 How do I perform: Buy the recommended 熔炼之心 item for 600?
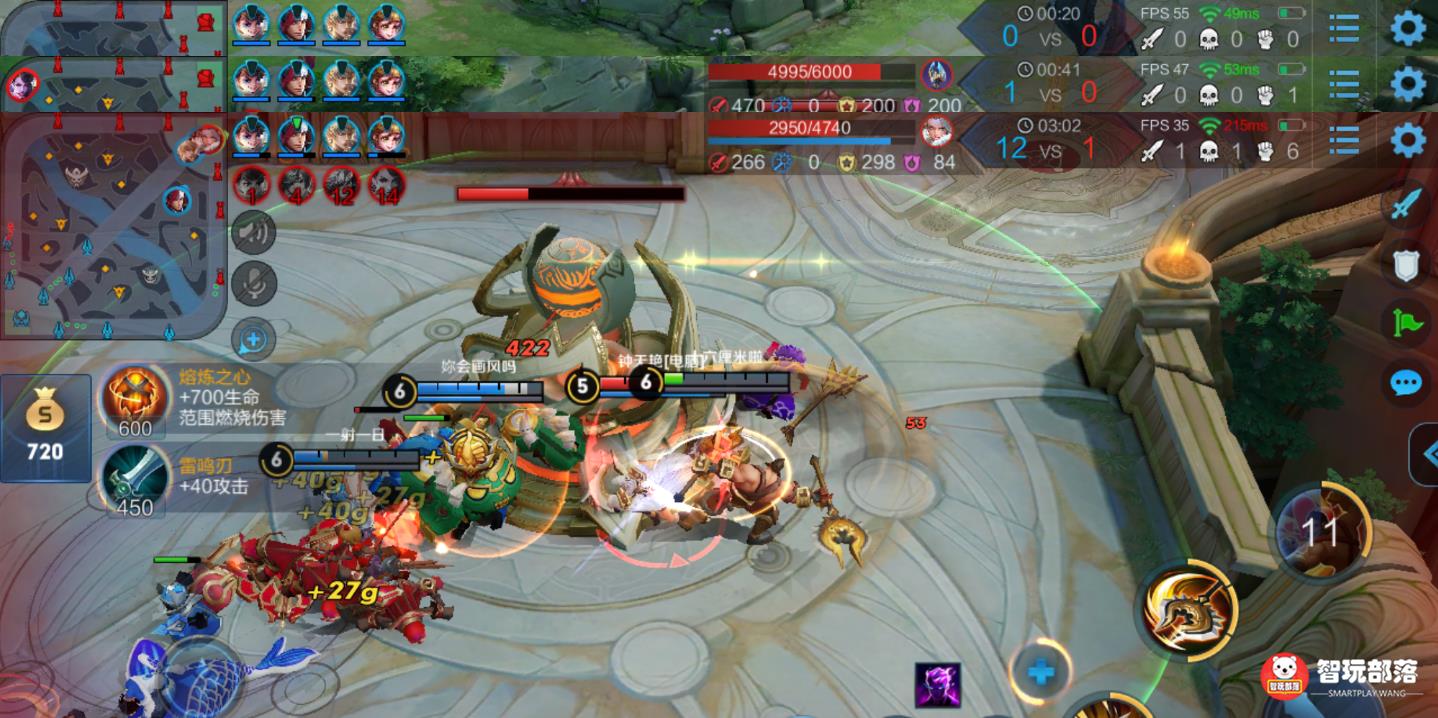[136, 400]
